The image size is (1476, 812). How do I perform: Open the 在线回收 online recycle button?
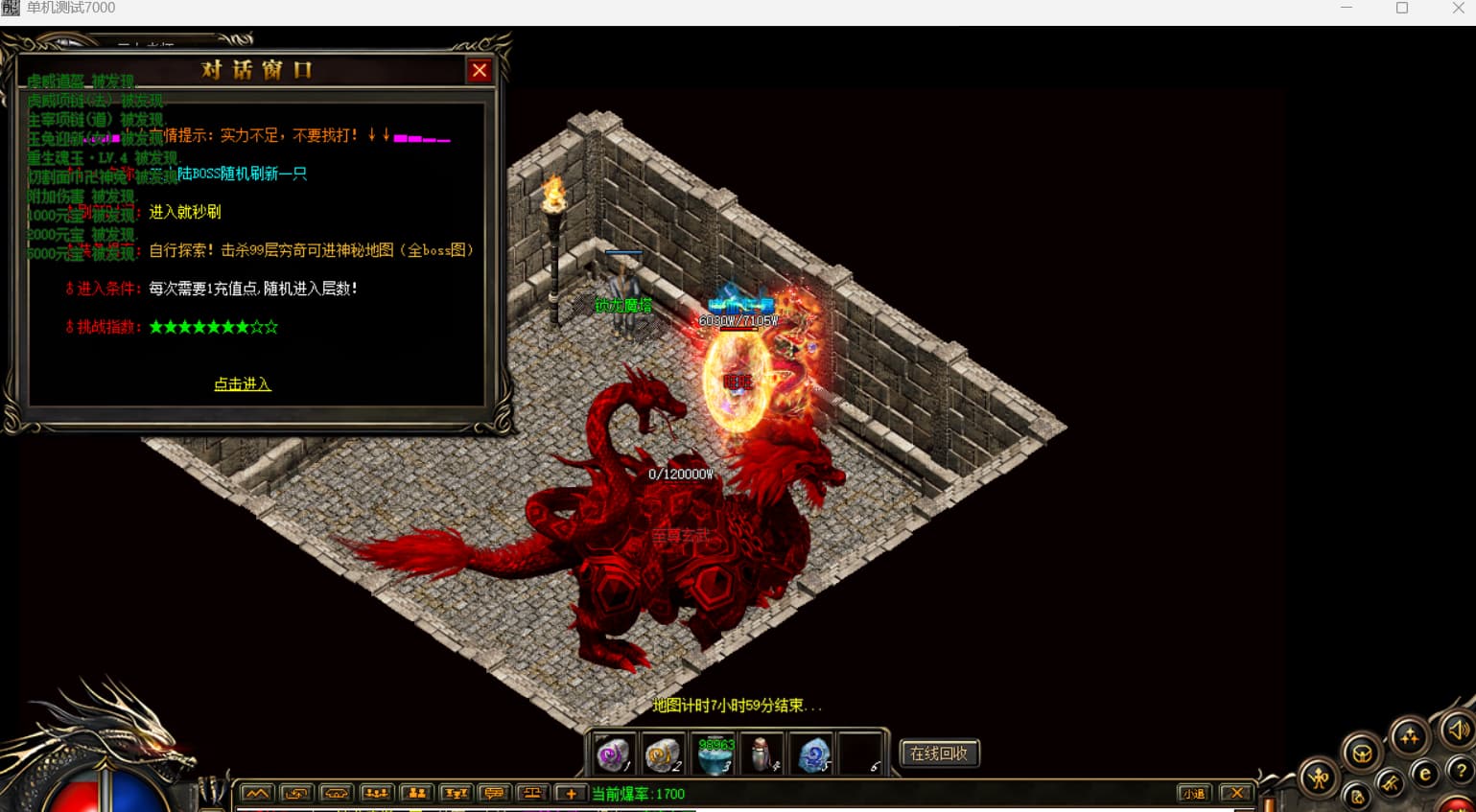(939, 754)
